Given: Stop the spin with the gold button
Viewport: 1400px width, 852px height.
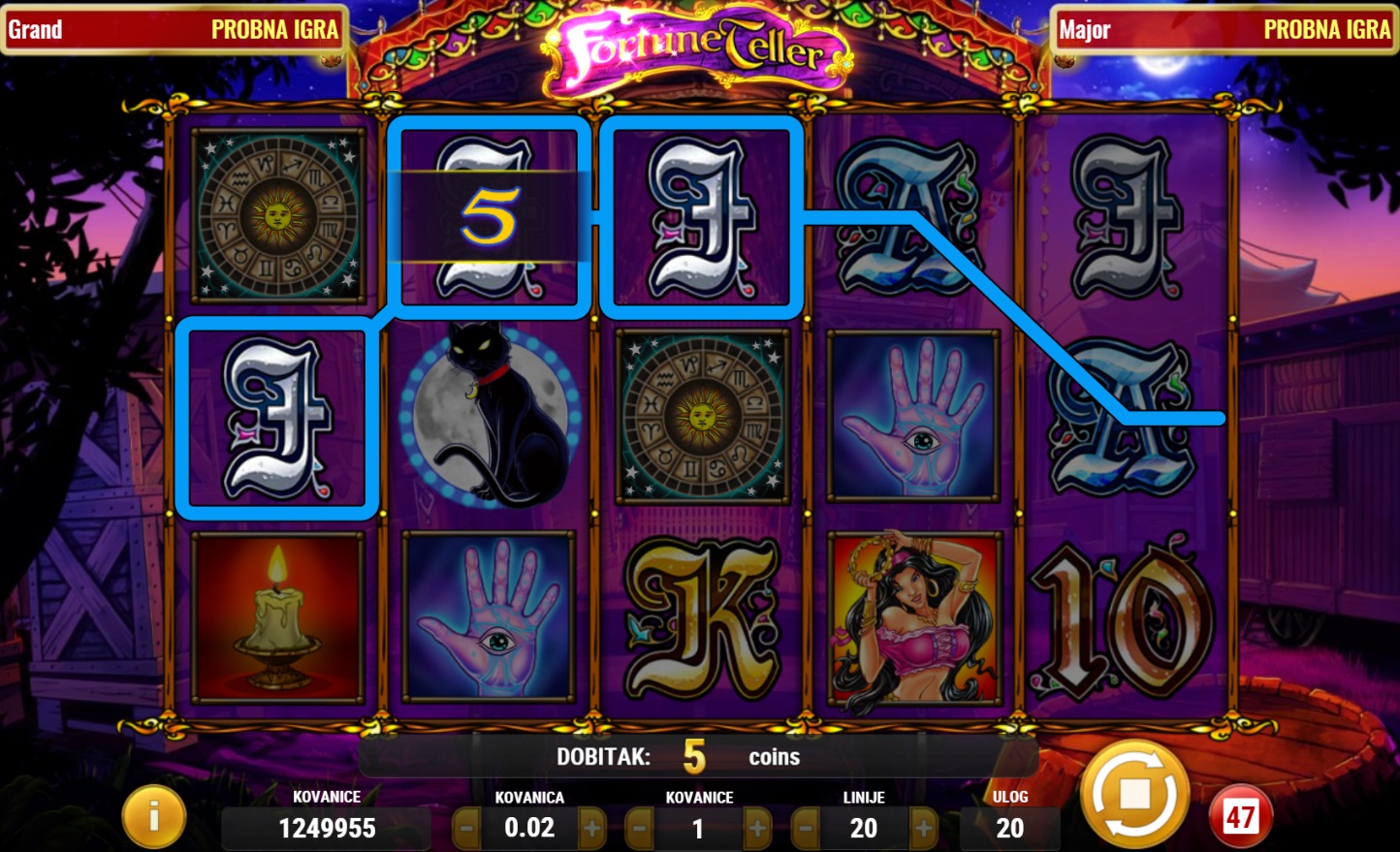Looking at the screenshot, I should tap(1134, 795).
